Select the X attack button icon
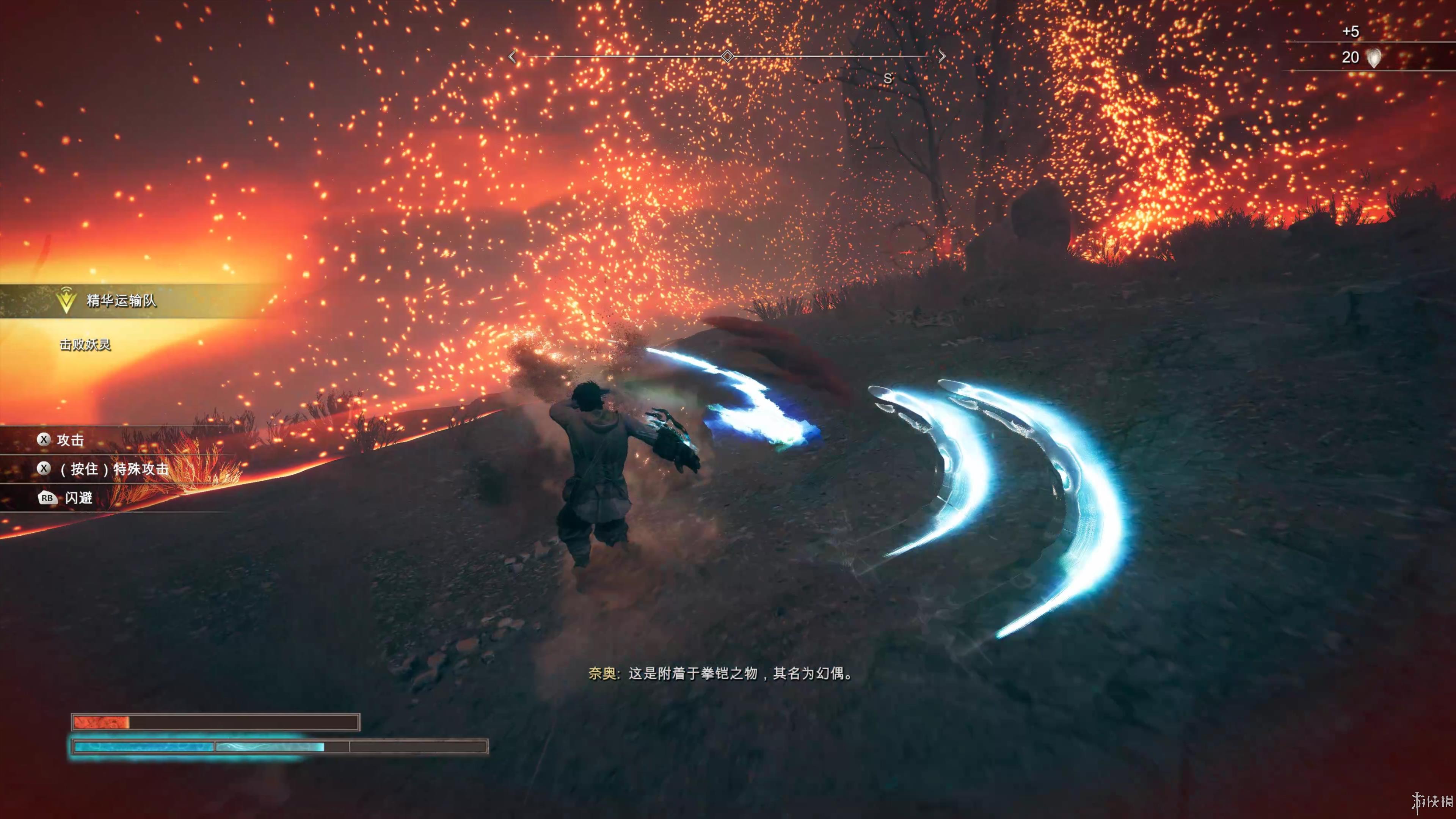Viewport: 1456px width, 819px height. tap(45, 440)
